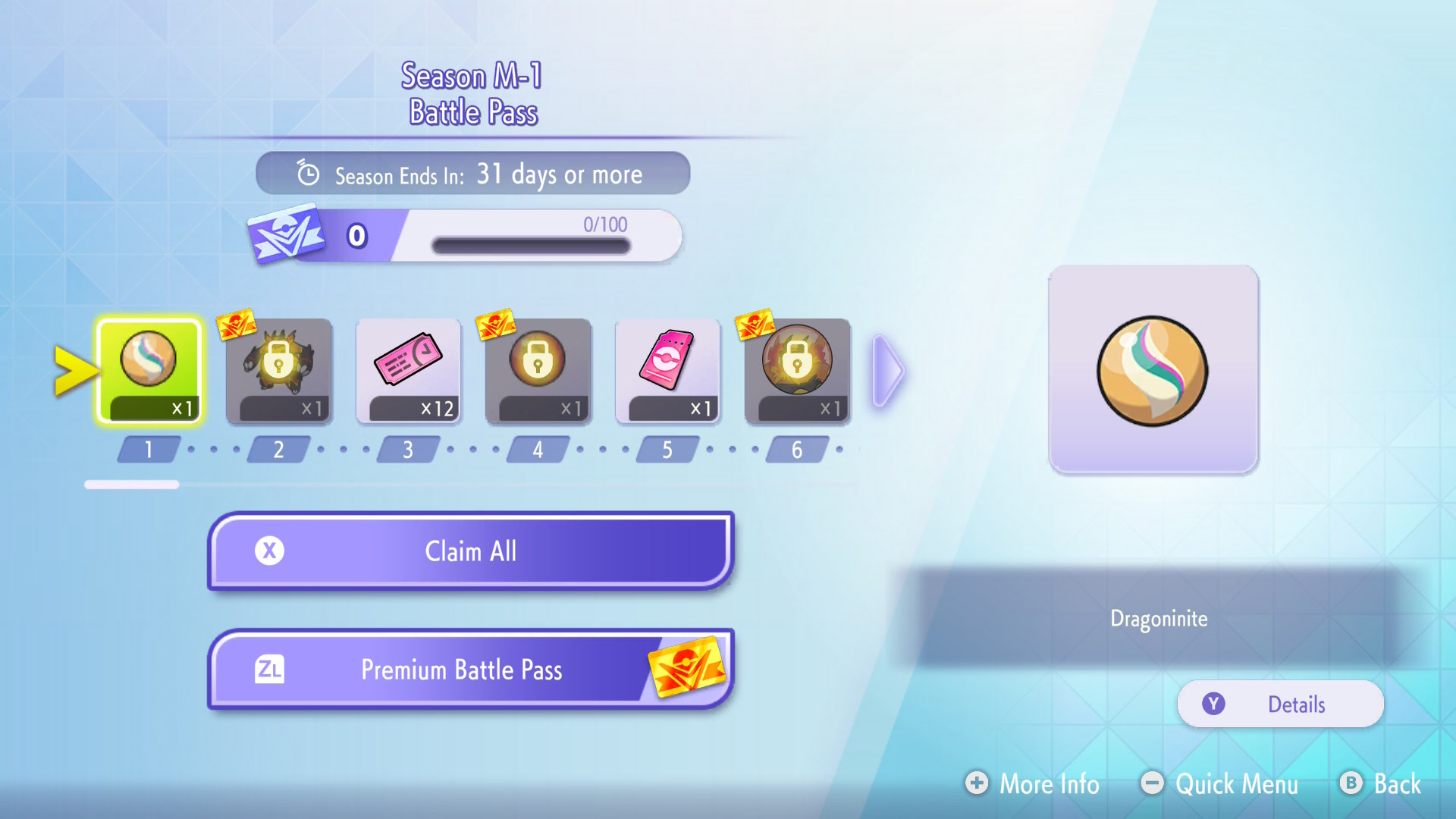Click the reward track scrollbar

[x=132, y=485]
